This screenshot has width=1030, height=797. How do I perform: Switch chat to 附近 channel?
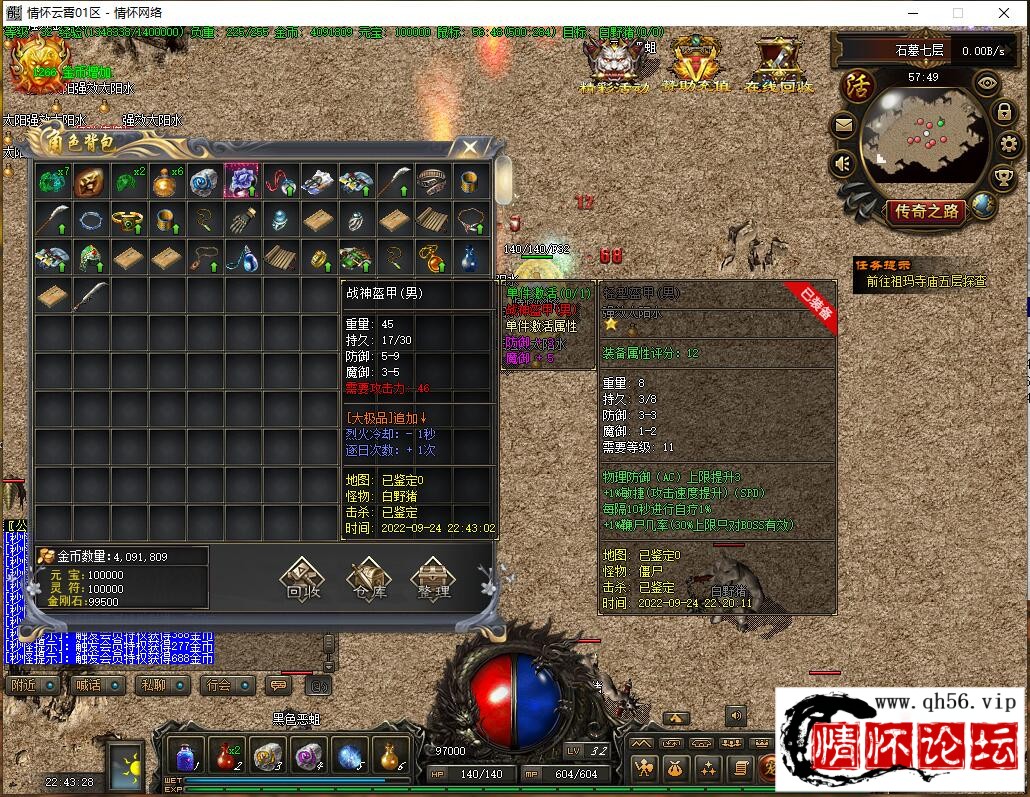(30, 685)
